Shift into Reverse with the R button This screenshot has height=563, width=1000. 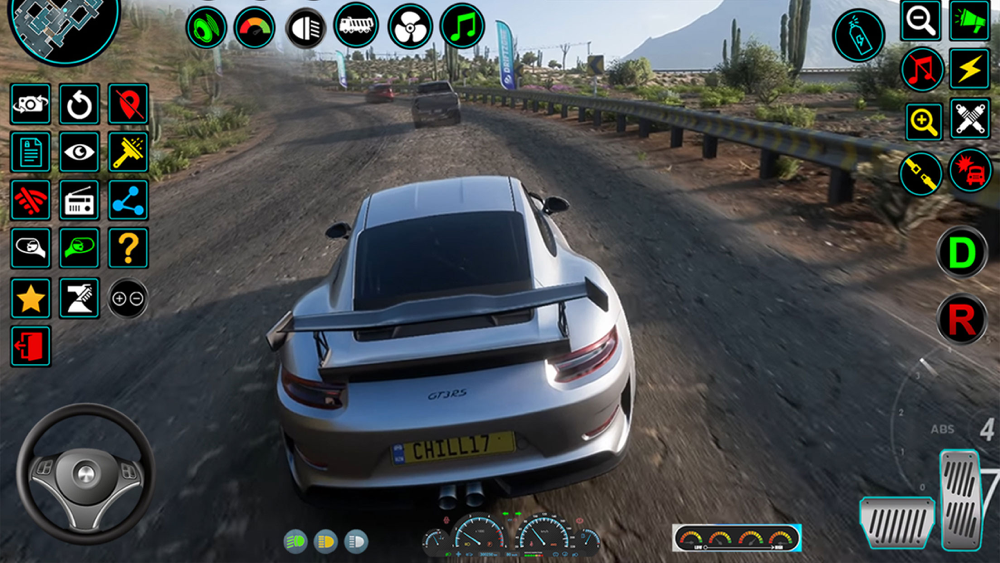[962, 320]
